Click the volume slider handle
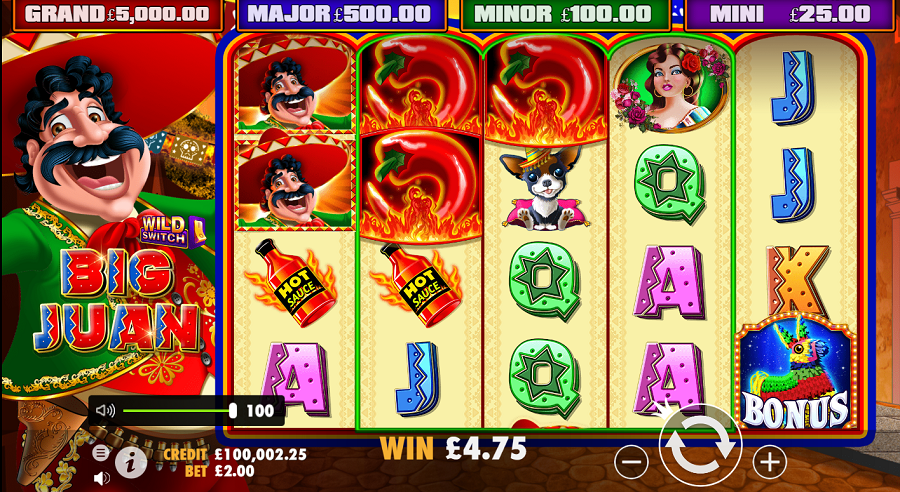 click(233, 410)
